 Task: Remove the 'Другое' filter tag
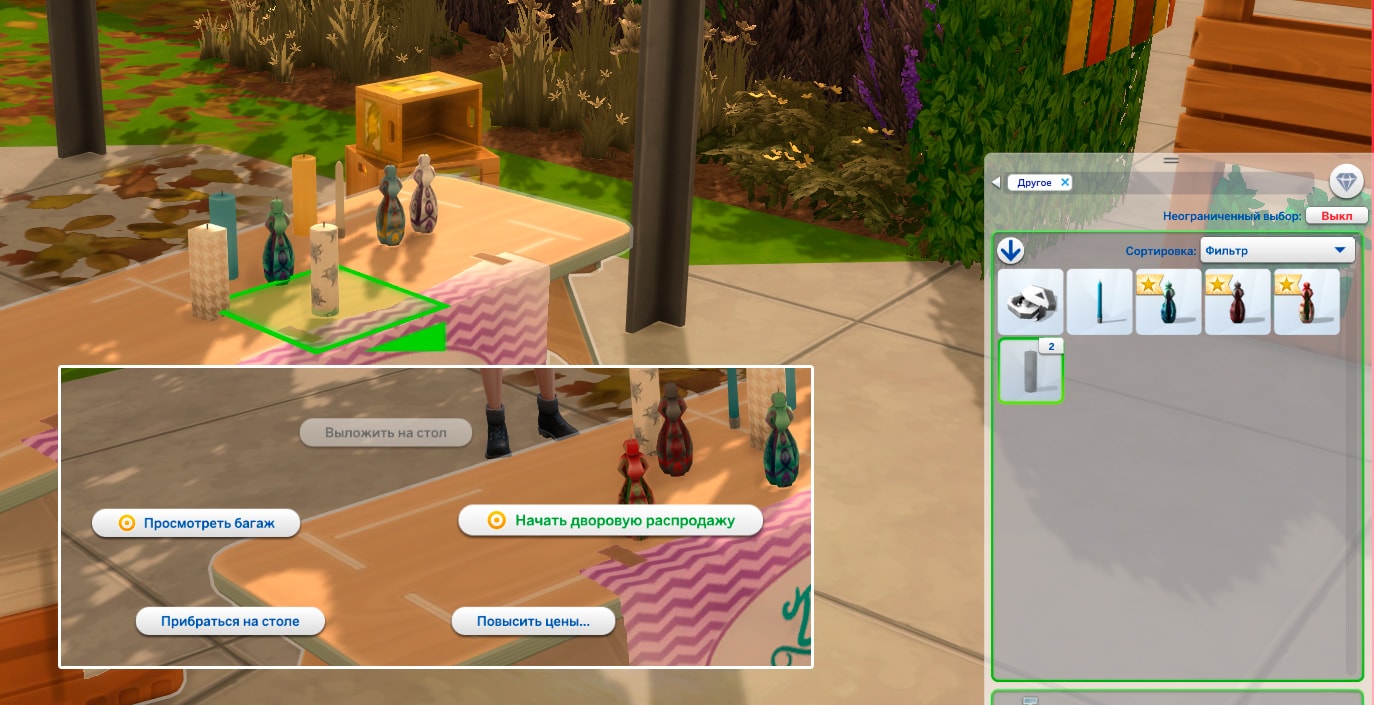click(1065, 182)
